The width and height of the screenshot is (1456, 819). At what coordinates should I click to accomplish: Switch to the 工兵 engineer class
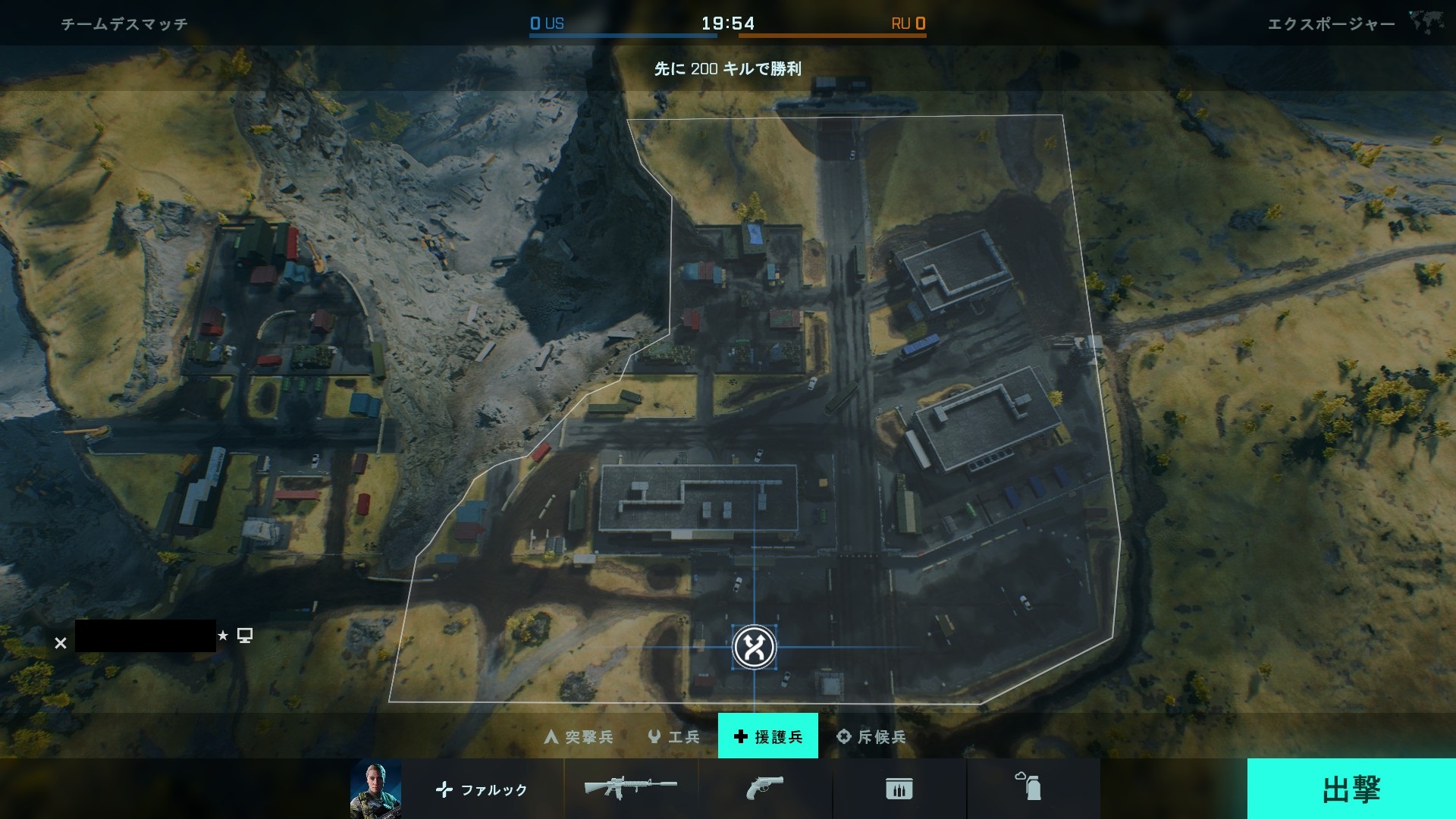click(x=673, y=736)
